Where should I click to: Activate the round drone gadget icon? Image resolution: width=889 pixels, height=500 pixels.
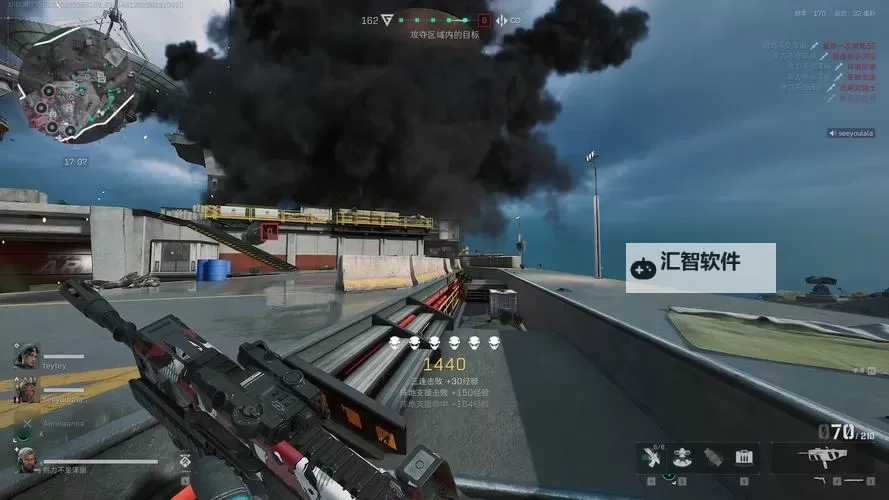pos(683,458)
